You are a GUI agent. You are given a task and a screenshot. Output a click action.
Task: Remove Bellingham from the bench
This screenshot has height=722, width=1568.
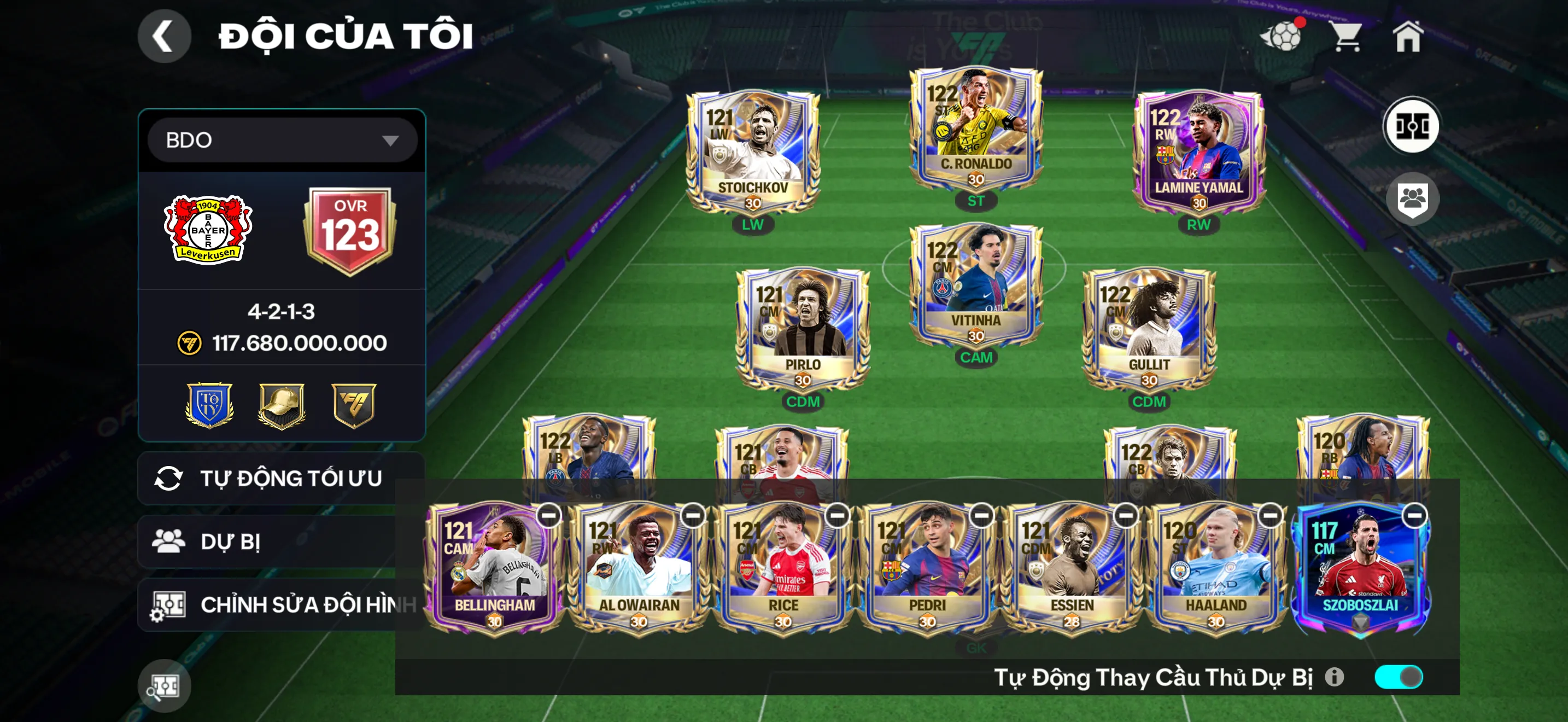pyautogui.click(x=548, y=516)
